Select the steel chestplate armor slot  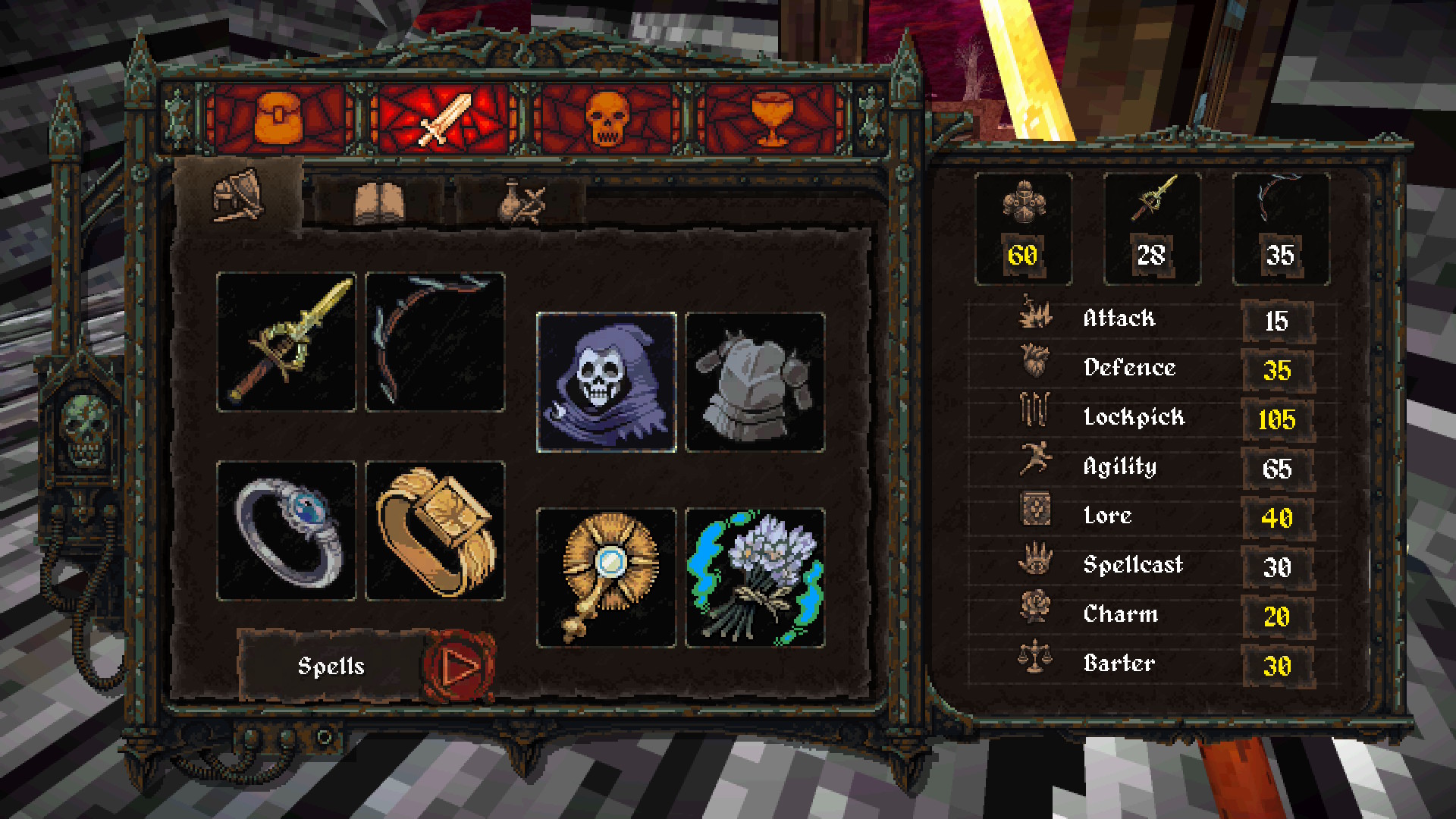coord(755,382)
